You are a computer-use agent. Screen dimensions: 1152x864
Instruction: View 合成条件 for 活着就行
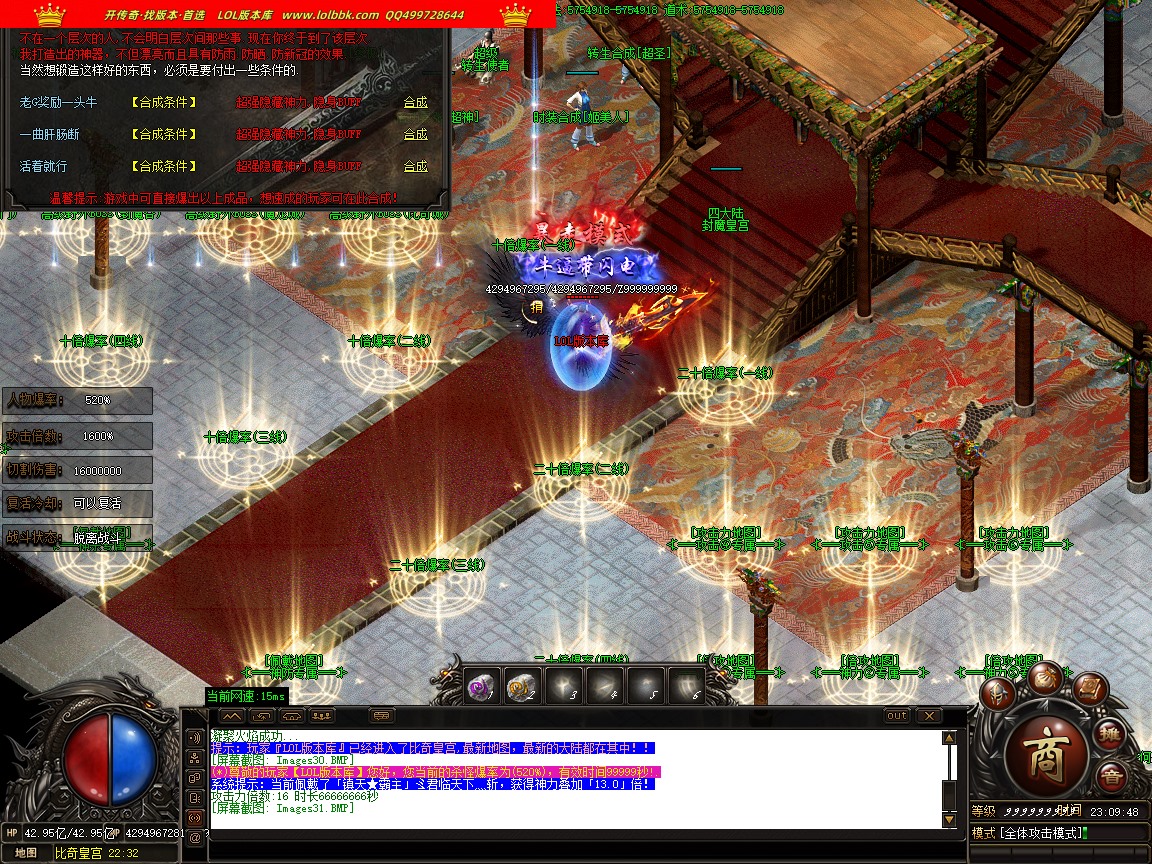click(163, 166)
